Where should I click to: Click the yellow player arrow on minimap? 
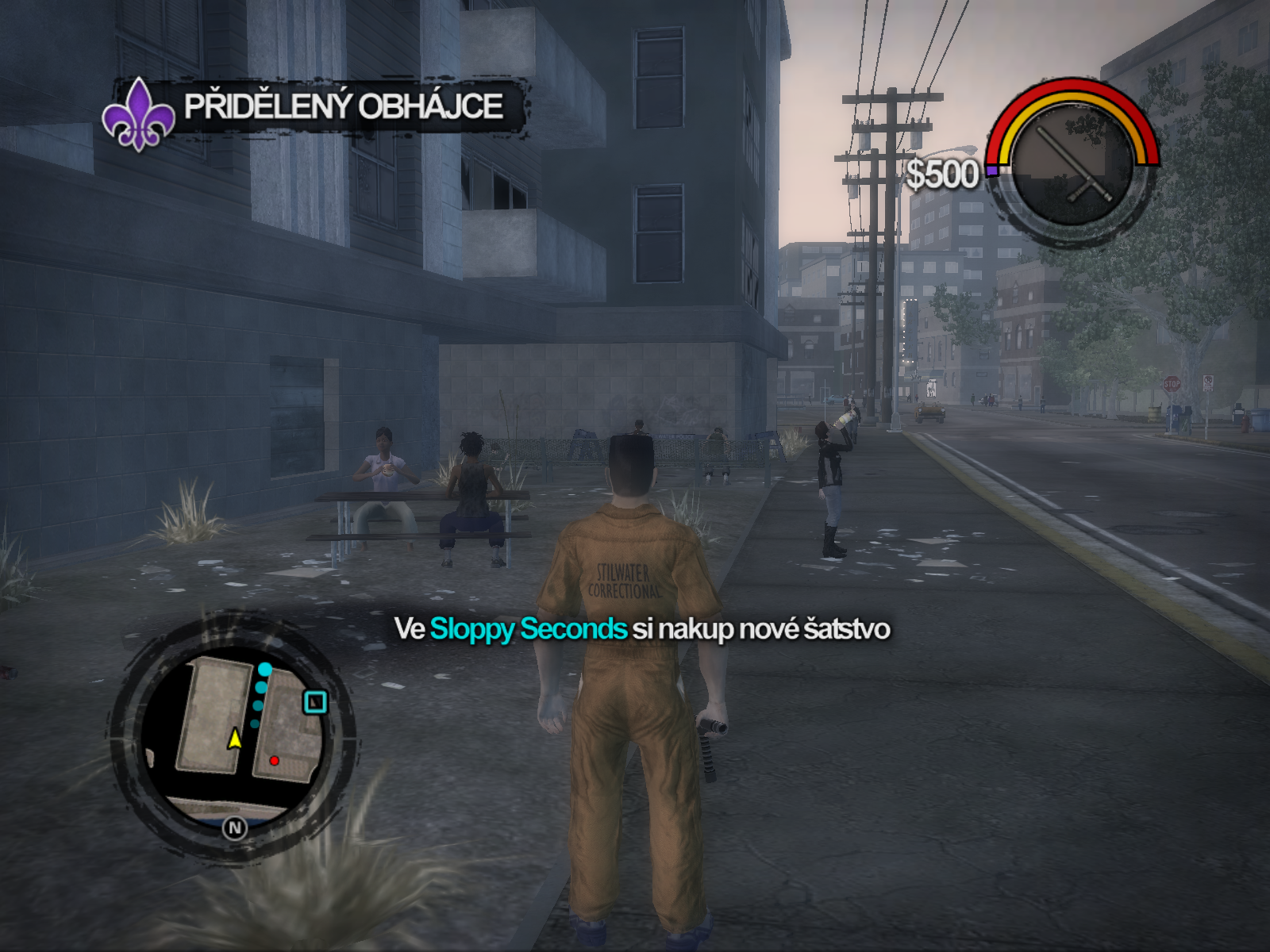[235, 739]
